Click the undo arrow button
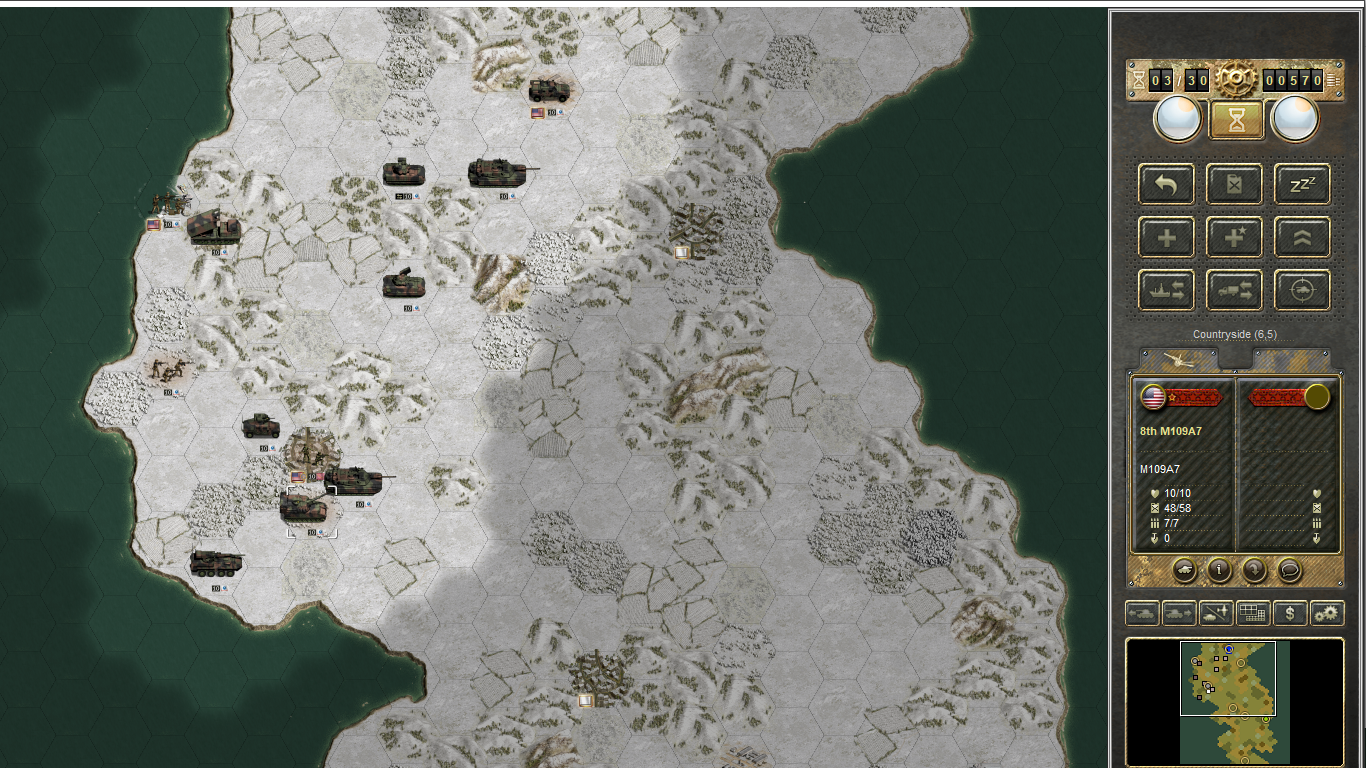 coord(1166,185)
